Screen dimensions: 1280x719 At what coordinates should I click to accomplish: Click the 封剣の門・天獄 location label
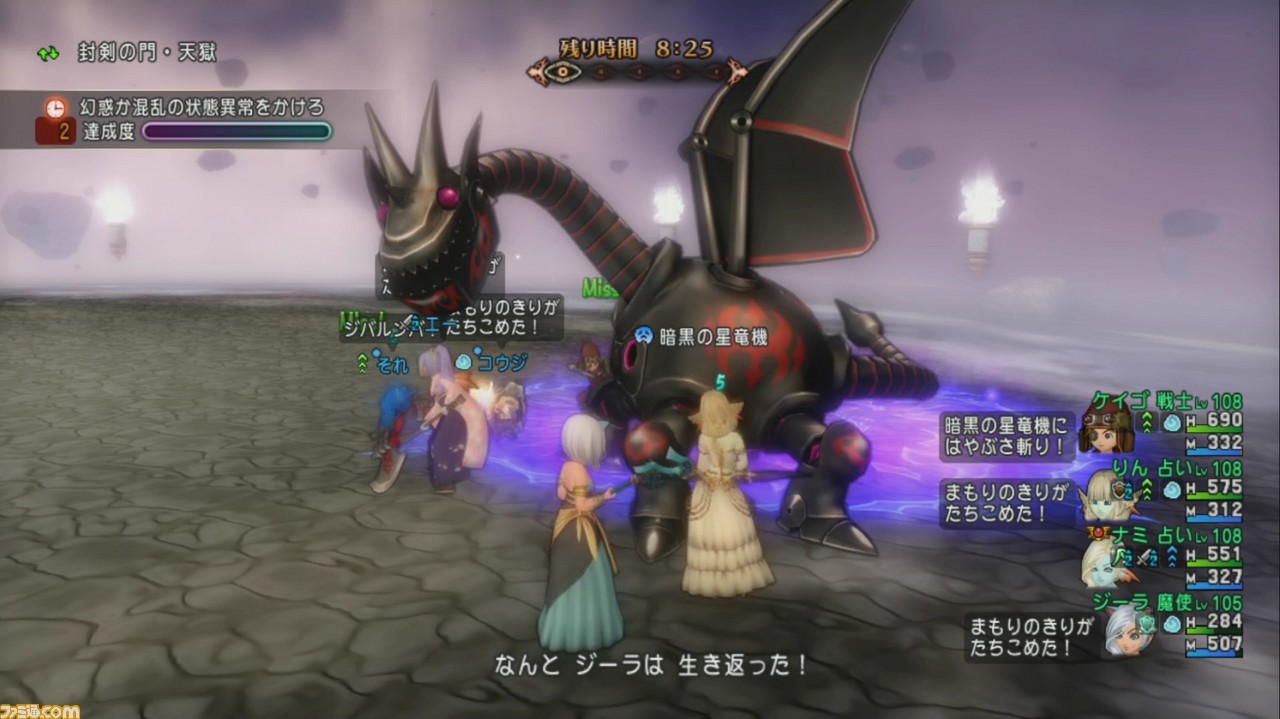click(x=146, y=53)
